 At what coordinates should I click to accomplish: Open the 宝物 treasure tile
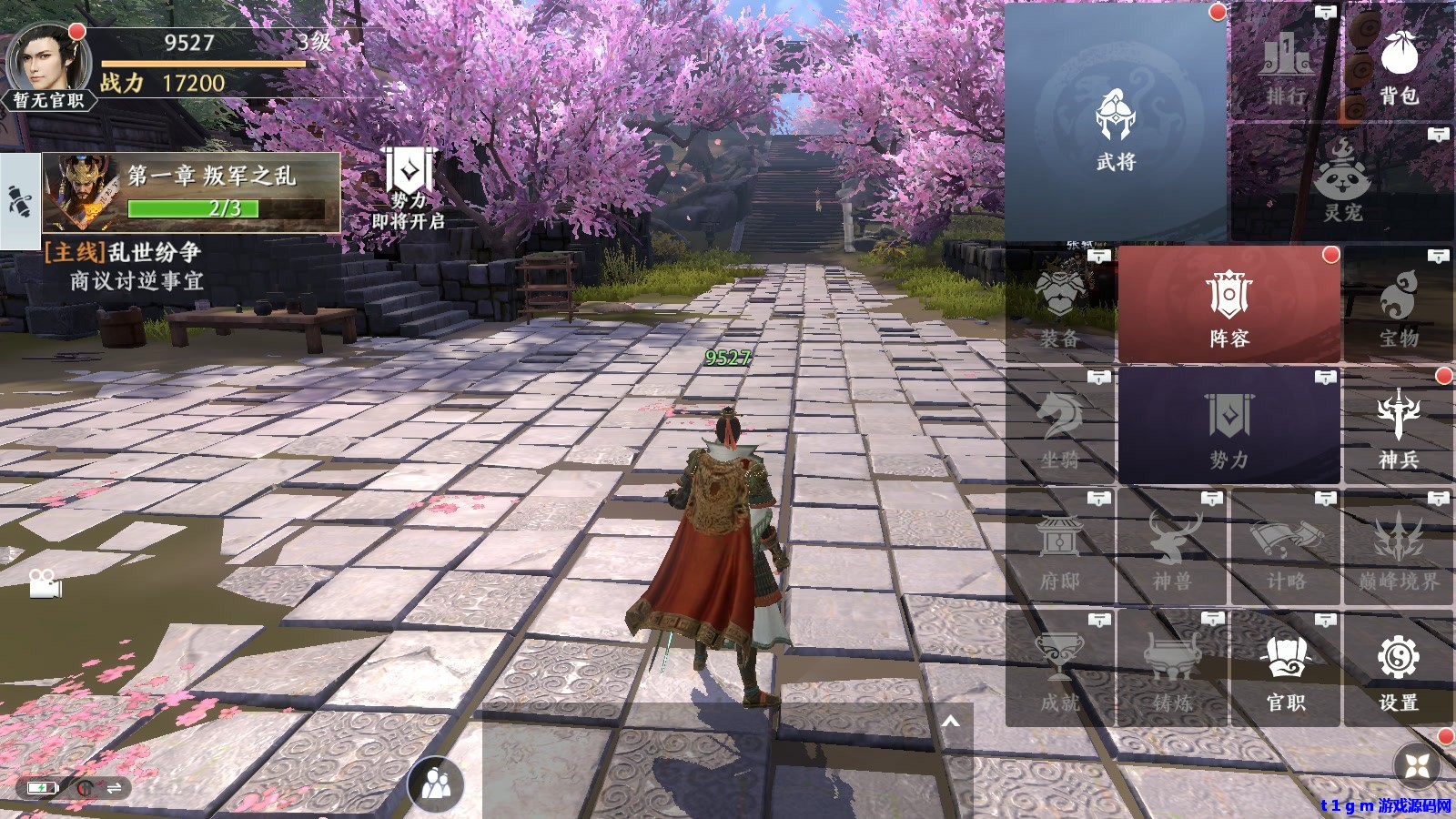(x=1399, y=305)
